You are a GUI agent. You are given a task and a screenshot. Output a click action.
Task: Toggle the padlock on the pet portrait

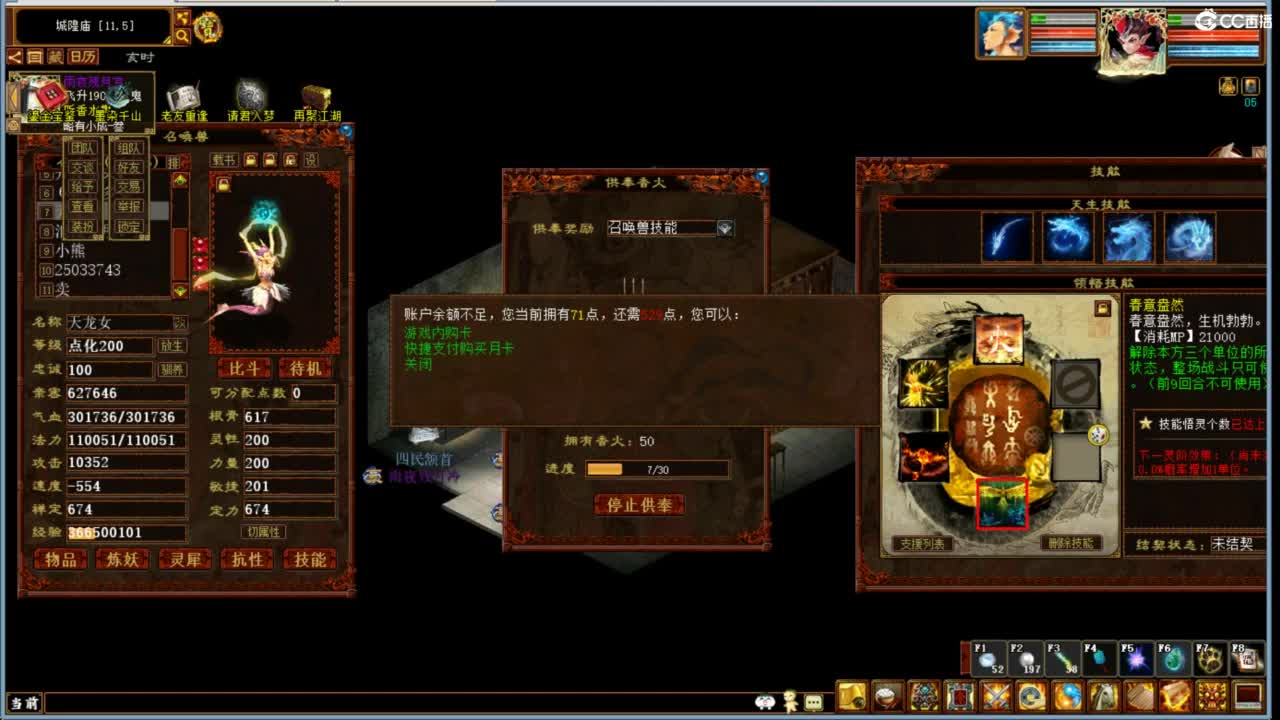pos(224,184)
